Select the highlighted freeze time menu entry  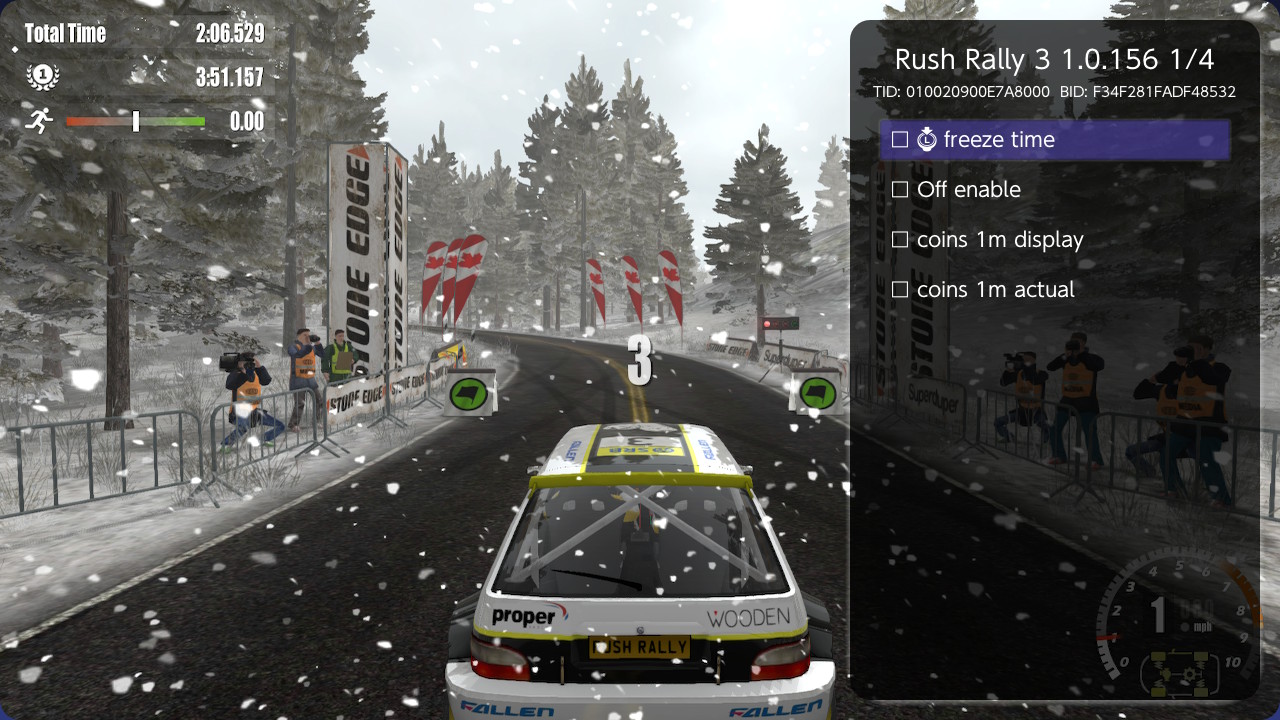point(1056,139)
